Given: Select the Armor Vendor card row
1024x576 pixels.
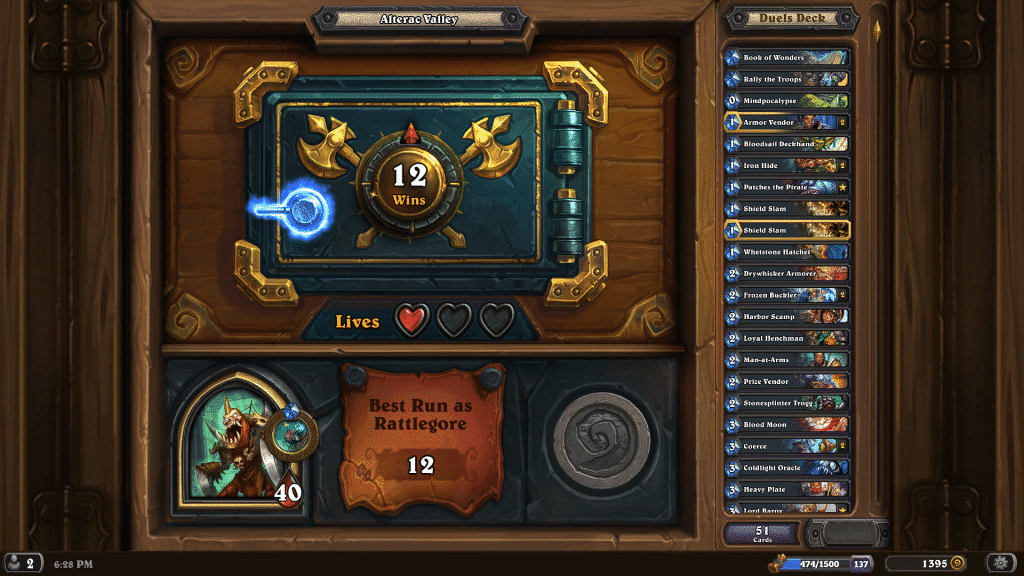Looking at the screenshot, I should pyautogui.click(x=787, y=122).
